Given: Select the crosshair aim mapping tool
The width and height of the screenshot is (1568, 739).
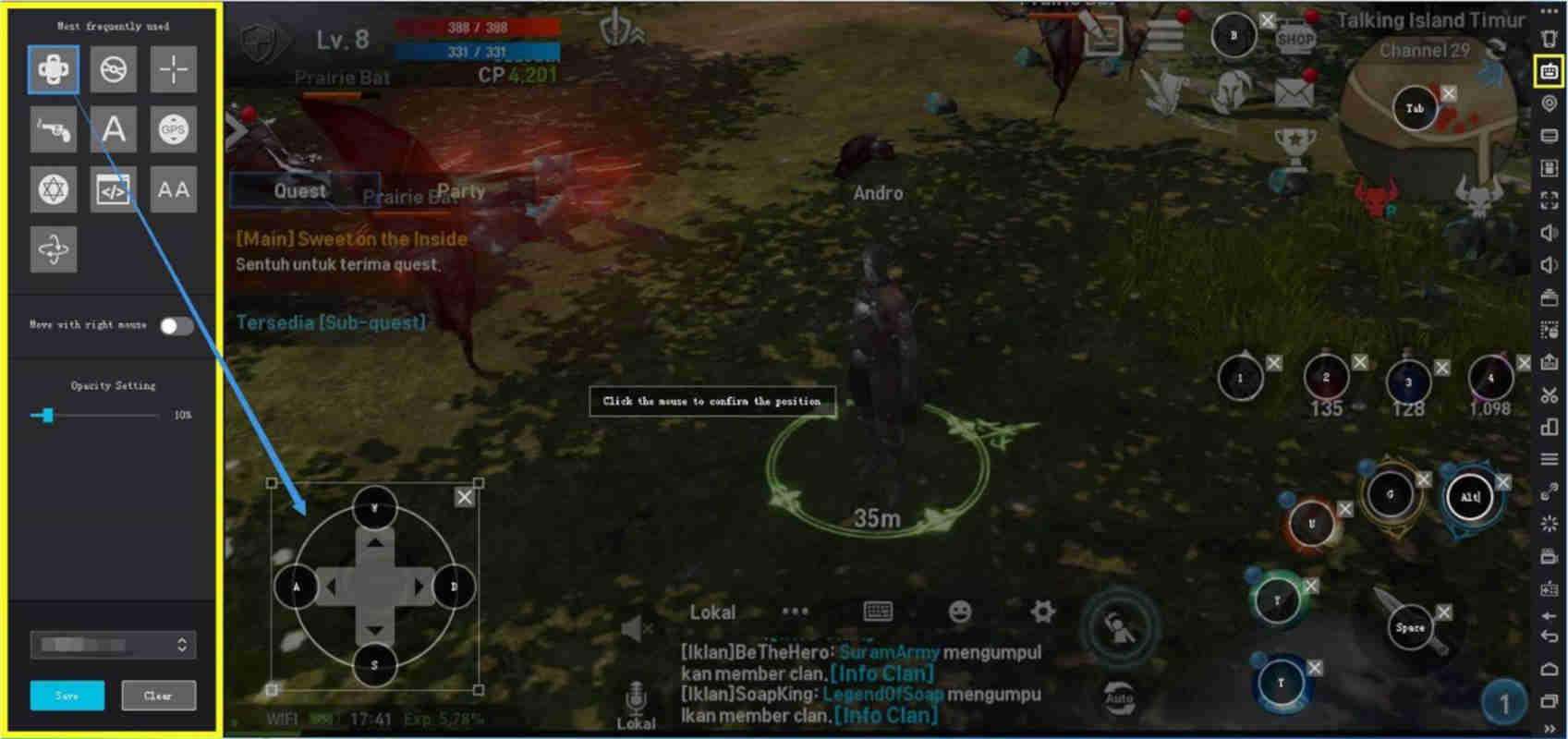Looking at the screenshot, I should pos(172,69).
